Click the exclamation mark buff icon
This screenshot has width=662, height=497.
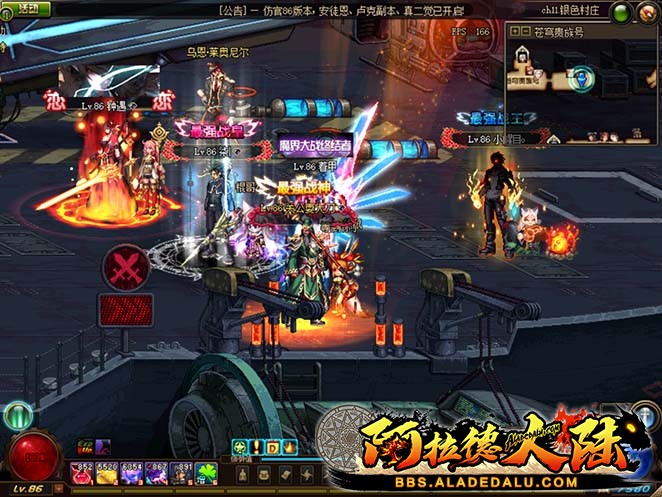(x=257, y=447)
